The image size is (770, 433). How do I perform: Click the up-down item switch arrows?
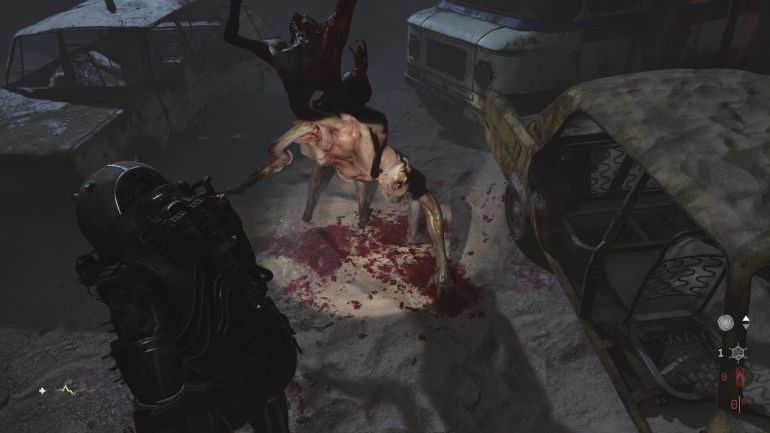[x=745, y=324]
